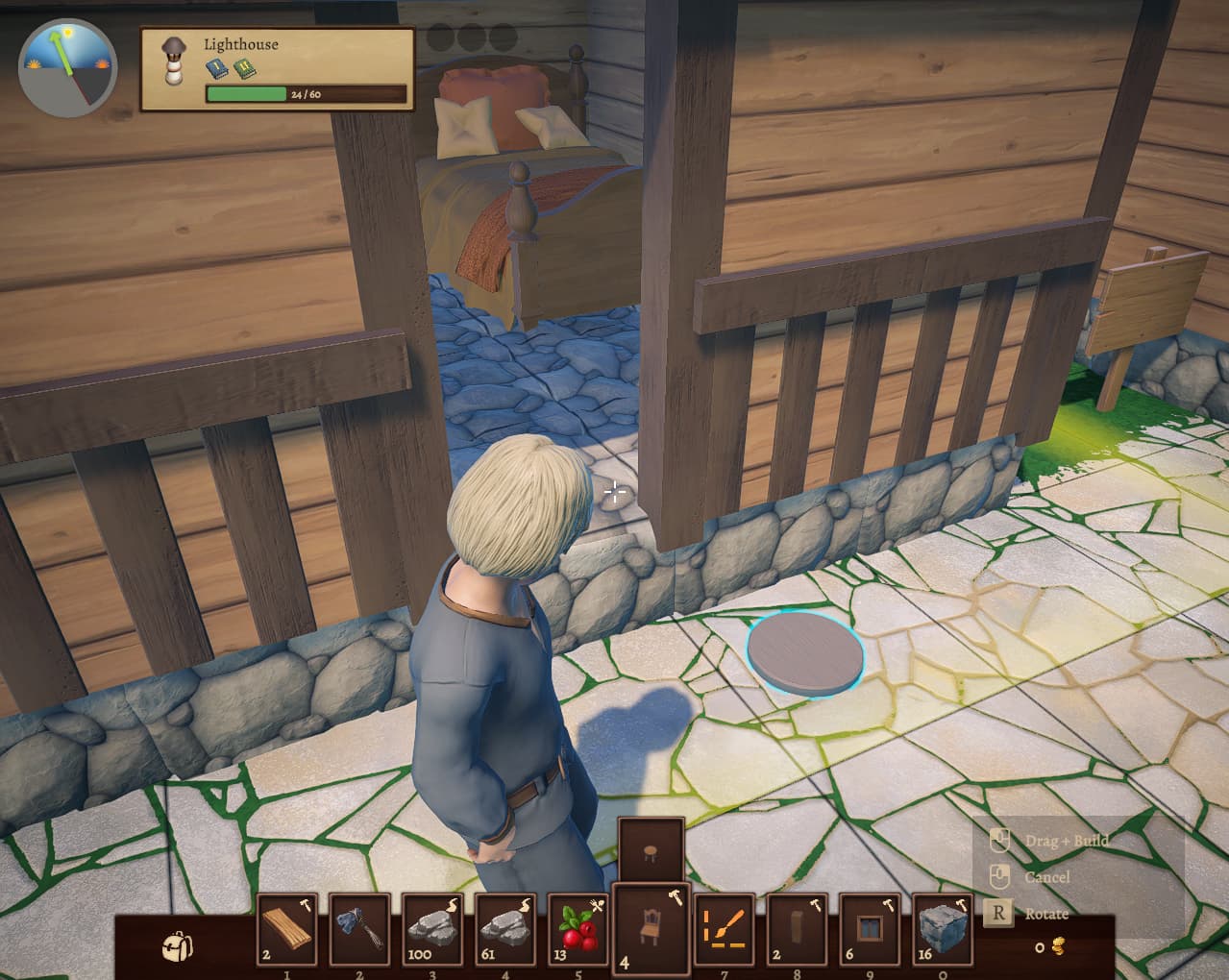Click the blue book level I icon
Viewport: 1229px width, 980px height.
217,68
